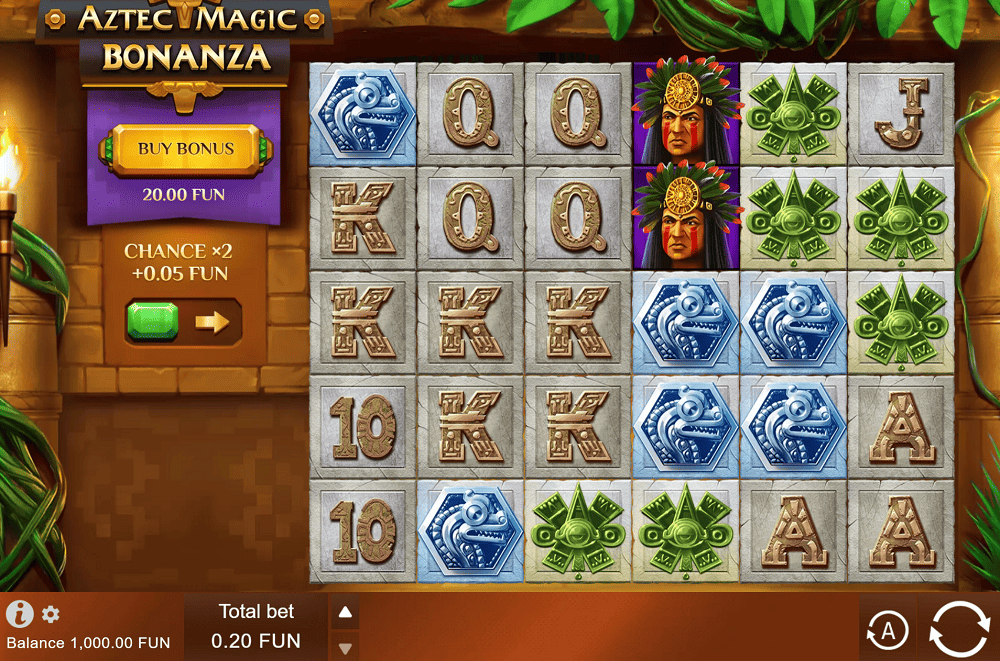Decrease the total bet with the down arrow
1000x661 pixels.
click(345, 647)
